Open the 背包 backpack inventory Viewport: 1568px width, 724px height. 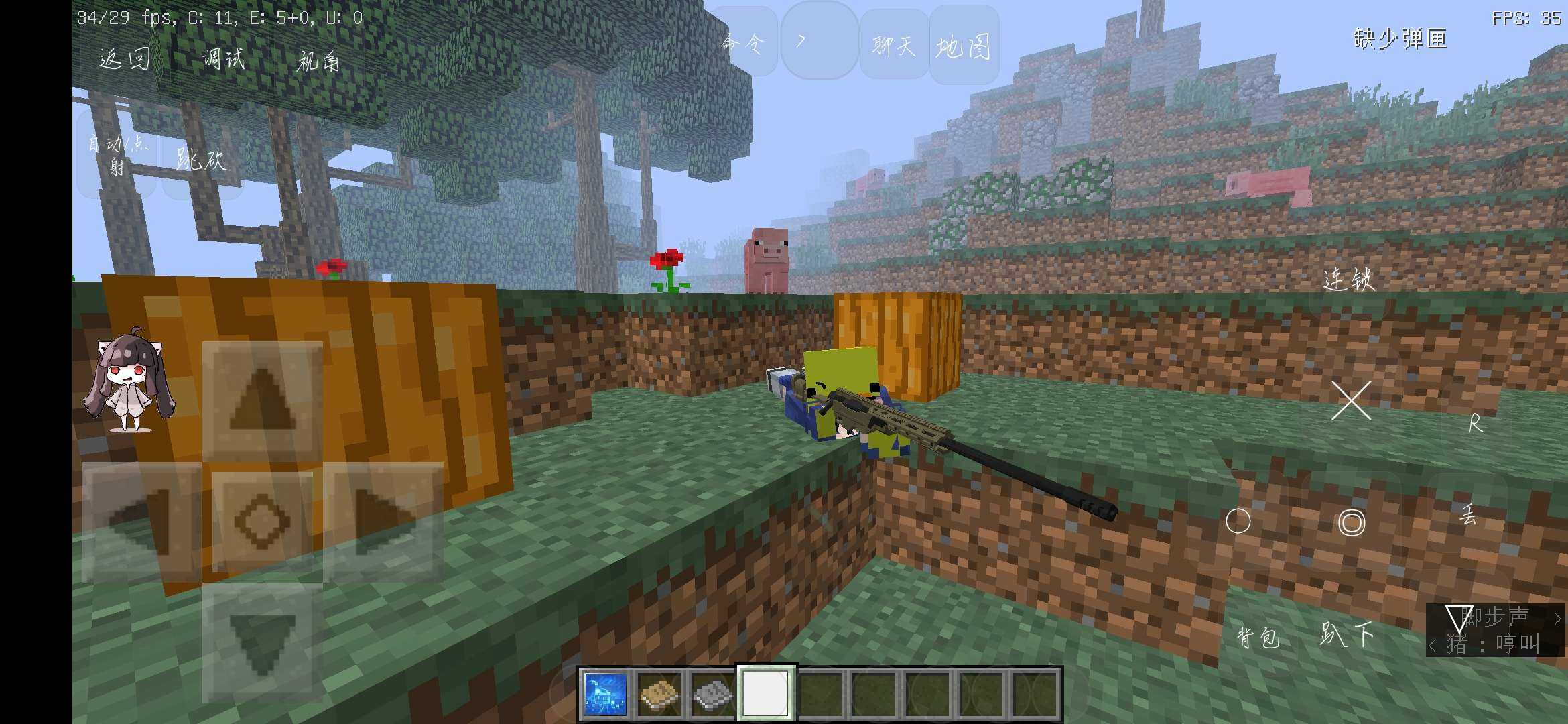coord(1258,637)
